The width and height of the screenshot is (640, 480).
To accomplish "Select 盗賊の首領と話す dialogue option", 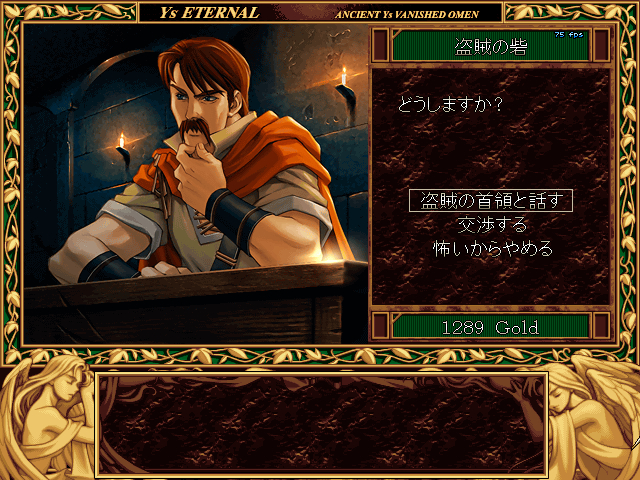I will [491, 200].
